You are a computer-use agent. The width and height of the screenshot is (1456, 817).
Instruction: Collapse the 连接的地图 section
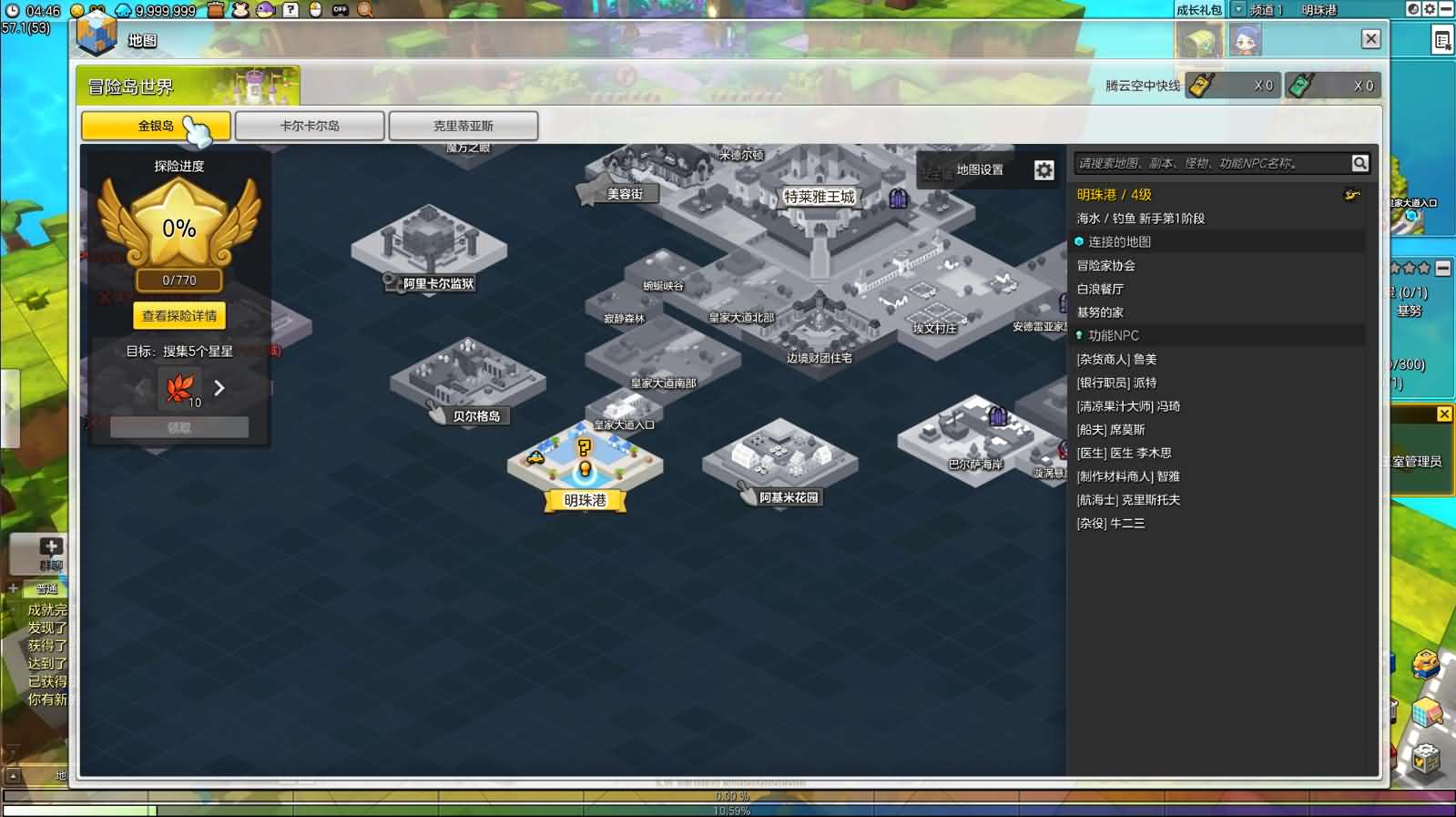click(1120, 241)
